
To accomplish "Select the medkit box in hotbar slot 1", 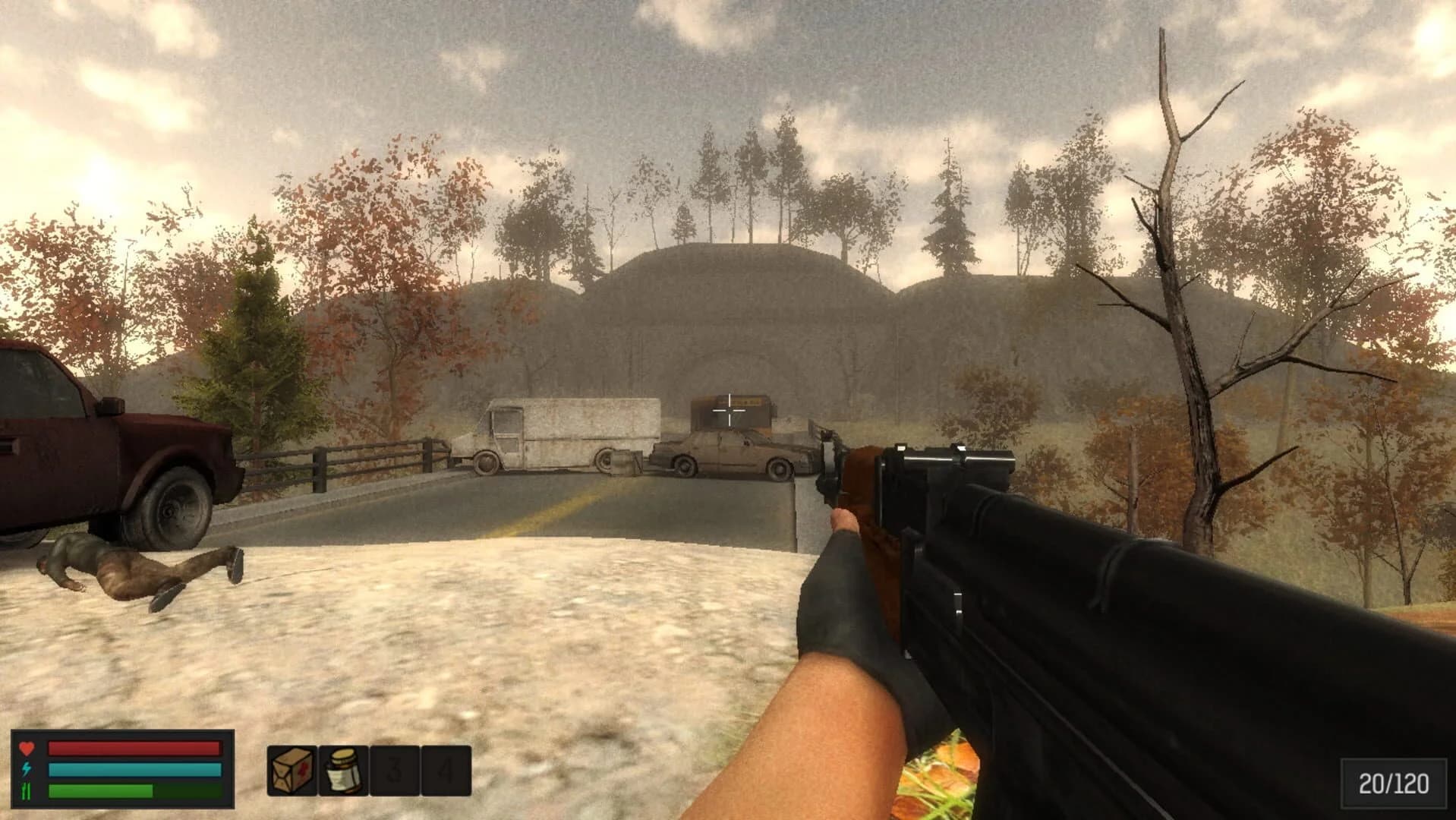I will tap(291, 771).
